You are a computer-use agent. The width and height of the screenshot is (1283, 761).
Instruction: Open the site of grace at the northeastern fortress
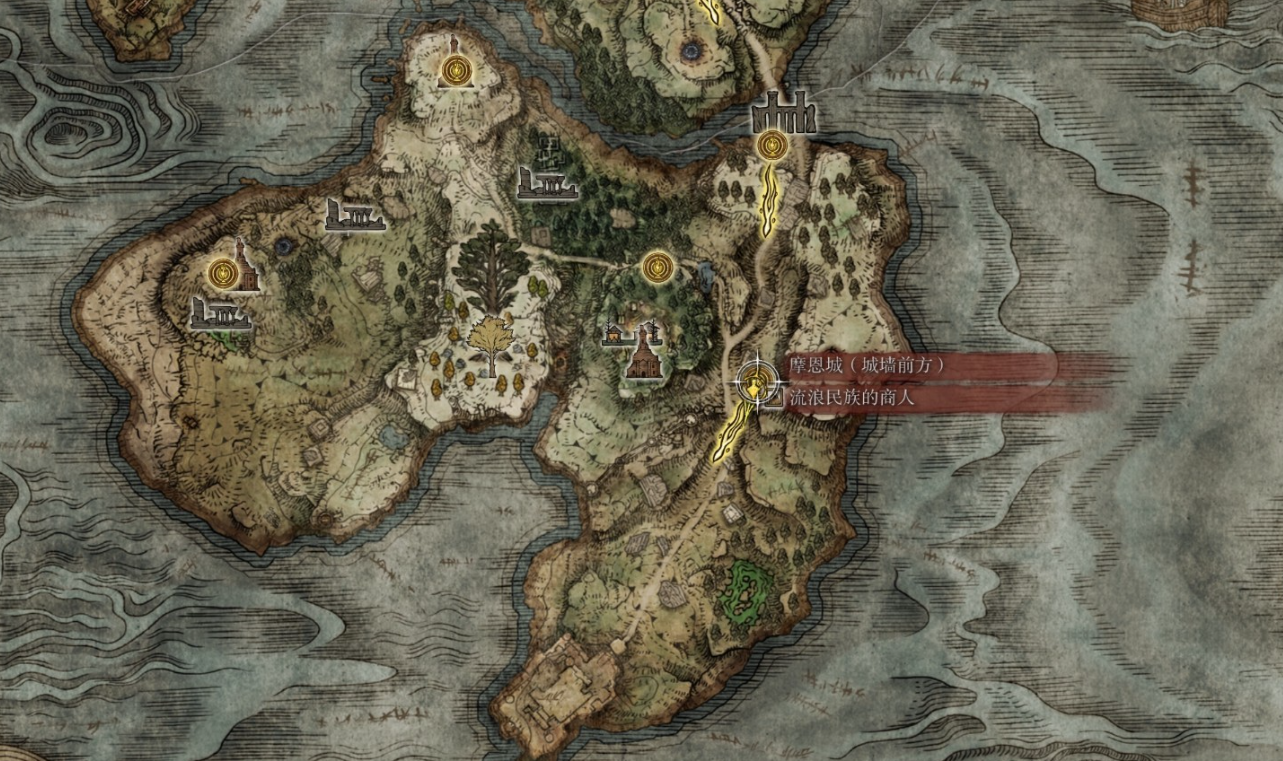pos(775,145)
